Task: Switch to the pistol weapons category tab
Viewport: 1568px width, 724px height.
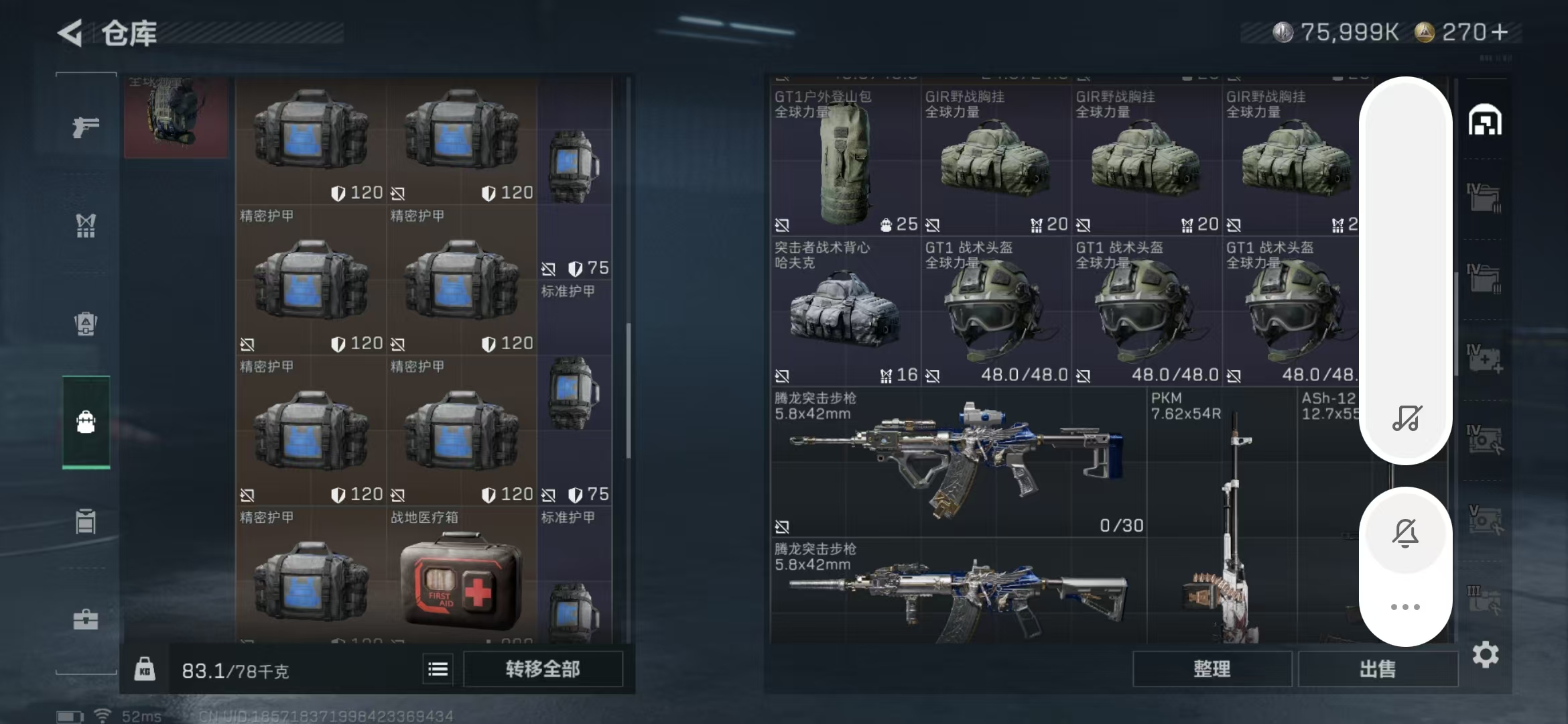Action: (x=86, y=127)
